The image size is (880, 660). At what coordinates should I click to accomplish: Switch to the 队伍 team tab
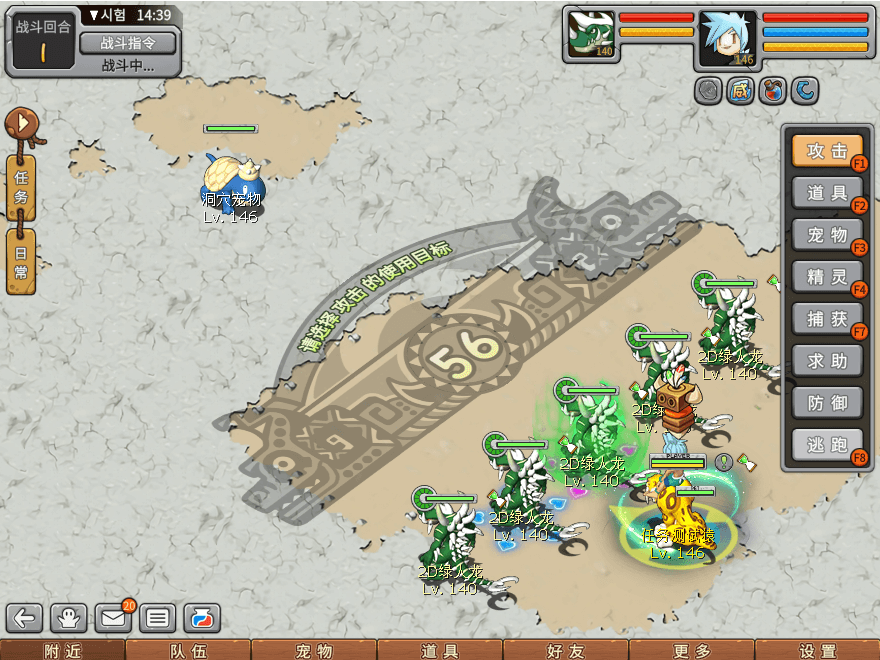188,650
